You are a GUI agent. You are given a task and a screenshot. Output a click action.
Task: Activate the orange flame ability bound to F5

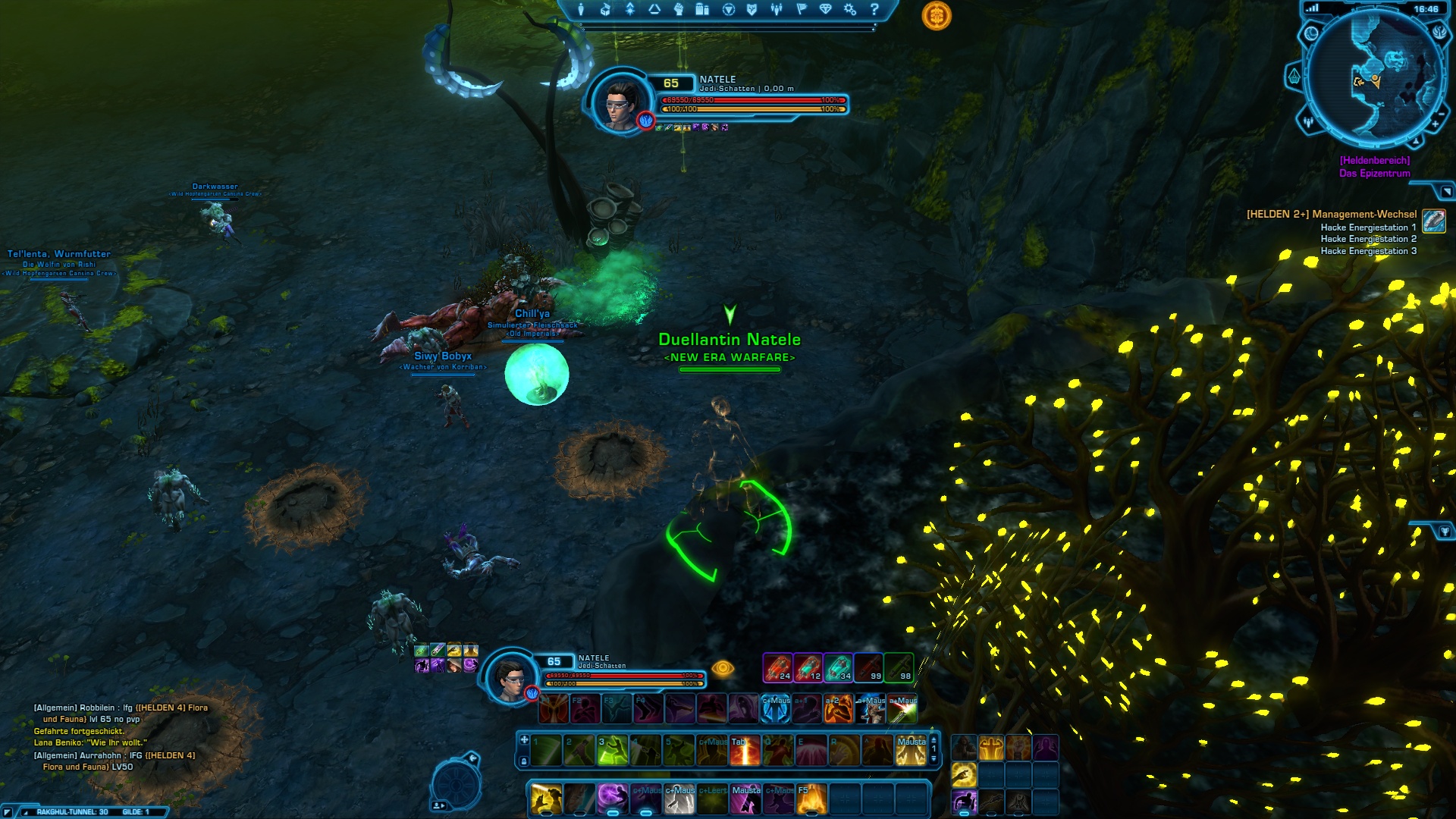tap(811, 799)
